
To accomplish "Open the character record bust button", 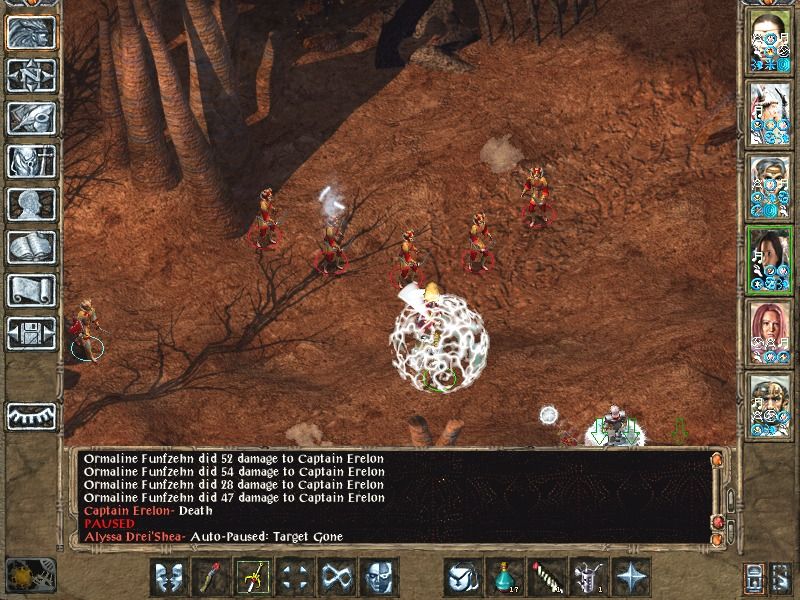I will 31,204.
